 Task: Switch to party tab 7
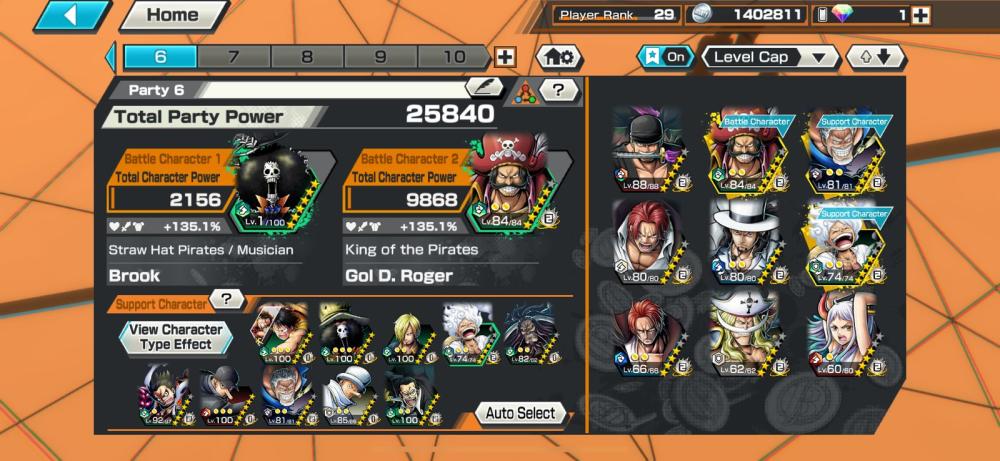click(233, 57)
